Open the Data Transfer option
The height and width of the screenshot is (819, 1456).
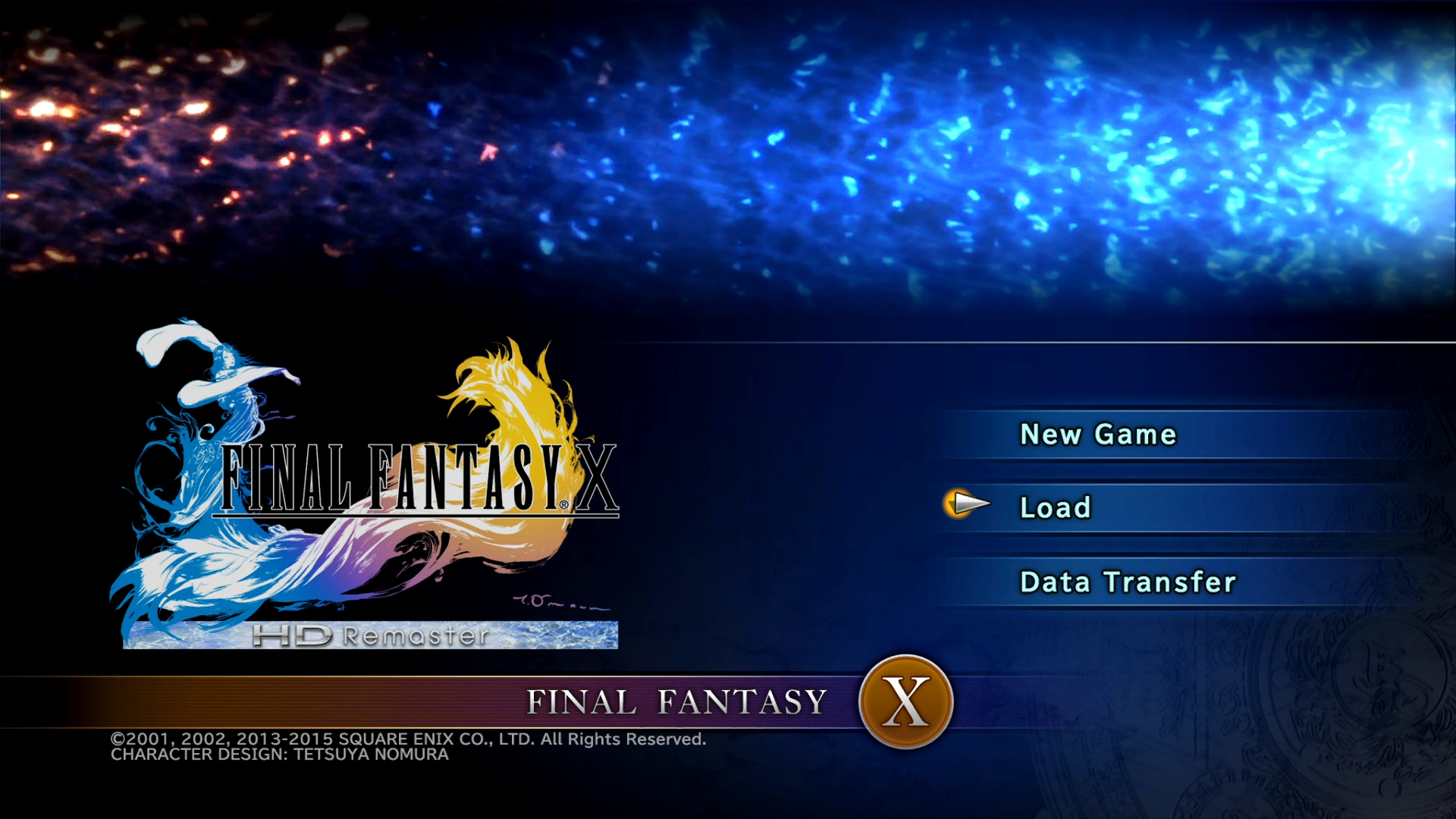tap(1129, 581)
